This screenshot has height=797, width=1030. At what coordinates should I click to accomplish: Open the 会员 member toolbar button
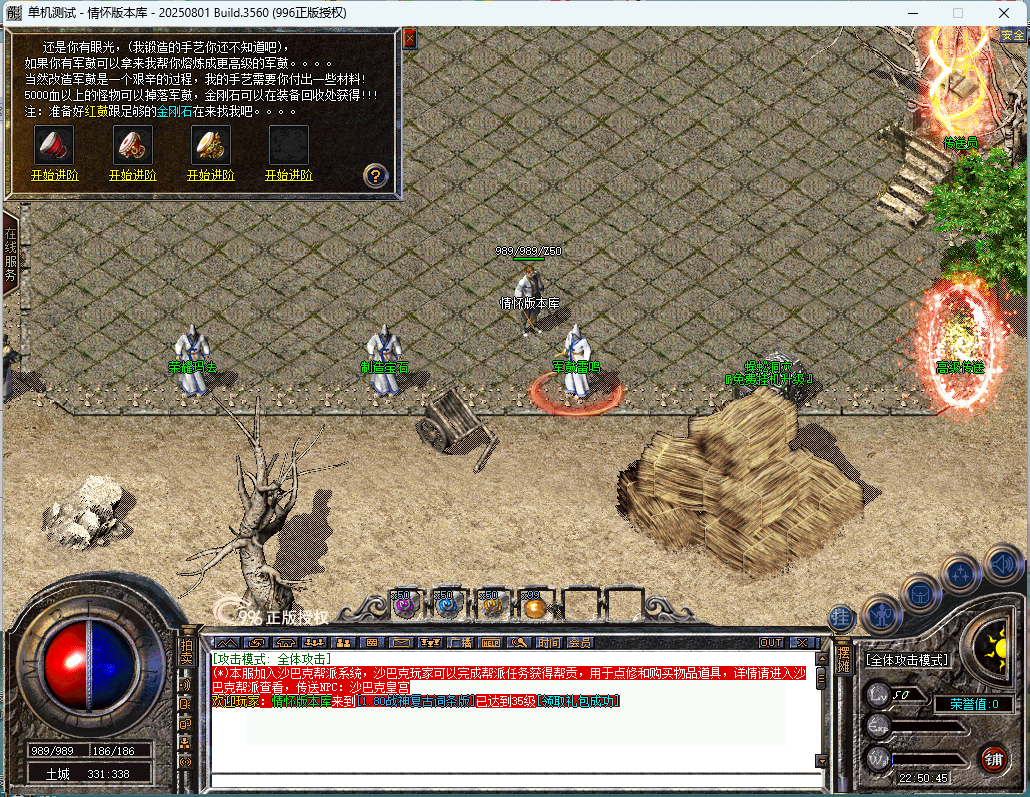point(579,642)
